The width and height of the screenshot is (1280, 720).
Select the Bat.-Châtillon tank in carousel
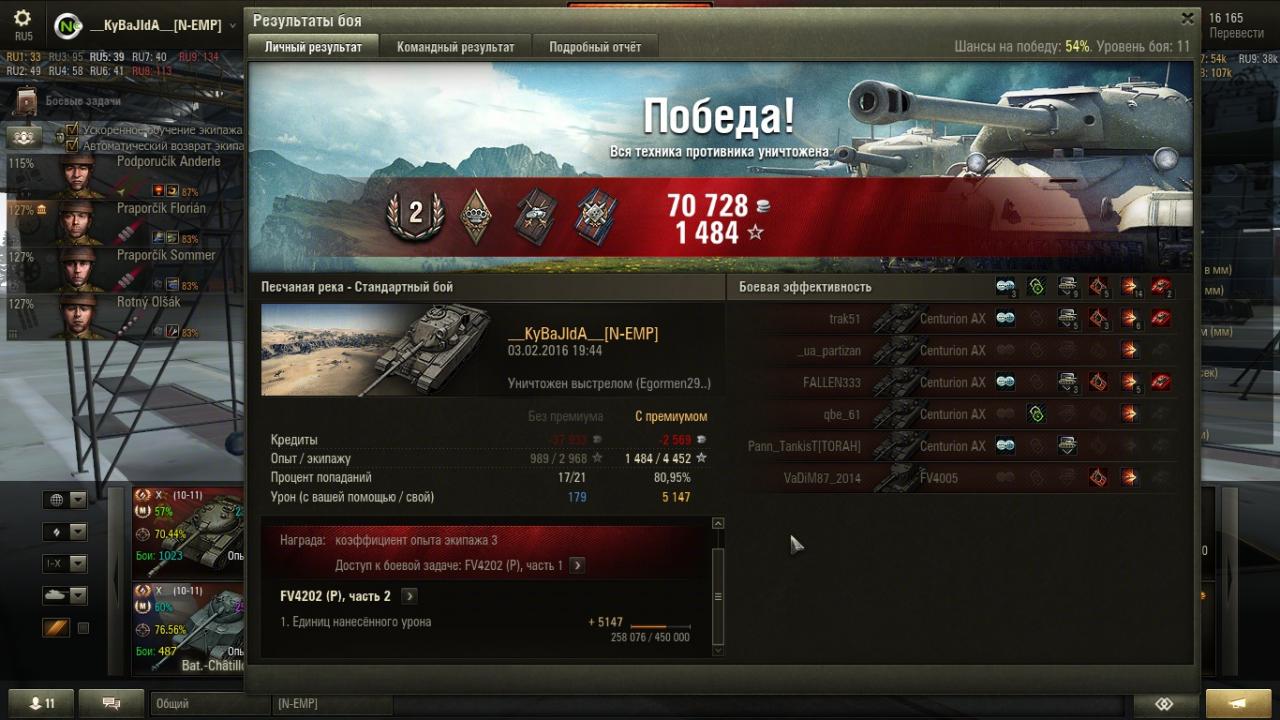pyautogui.click(x=188, y=627)
